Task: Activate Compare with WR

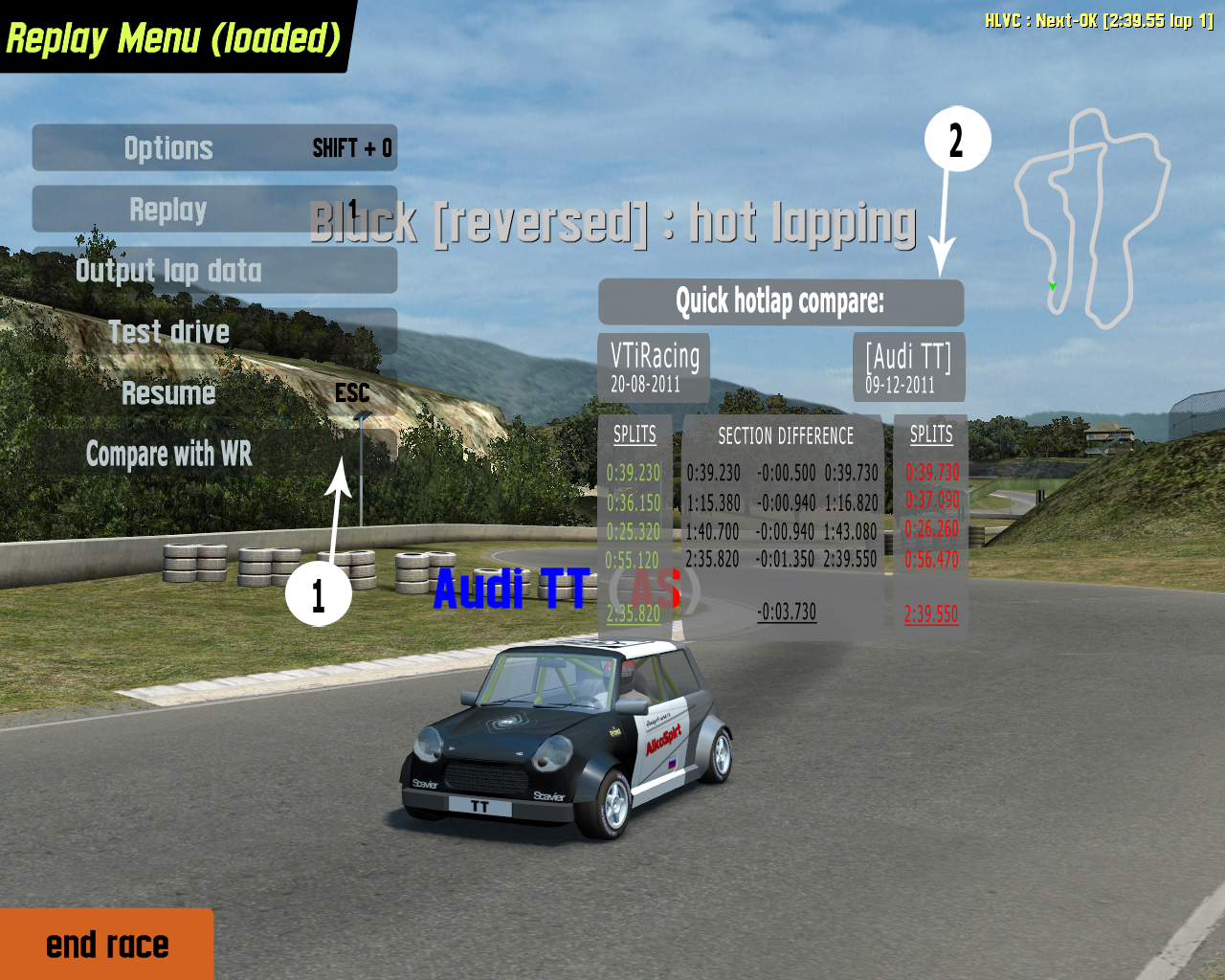Action: pos(214,454)
